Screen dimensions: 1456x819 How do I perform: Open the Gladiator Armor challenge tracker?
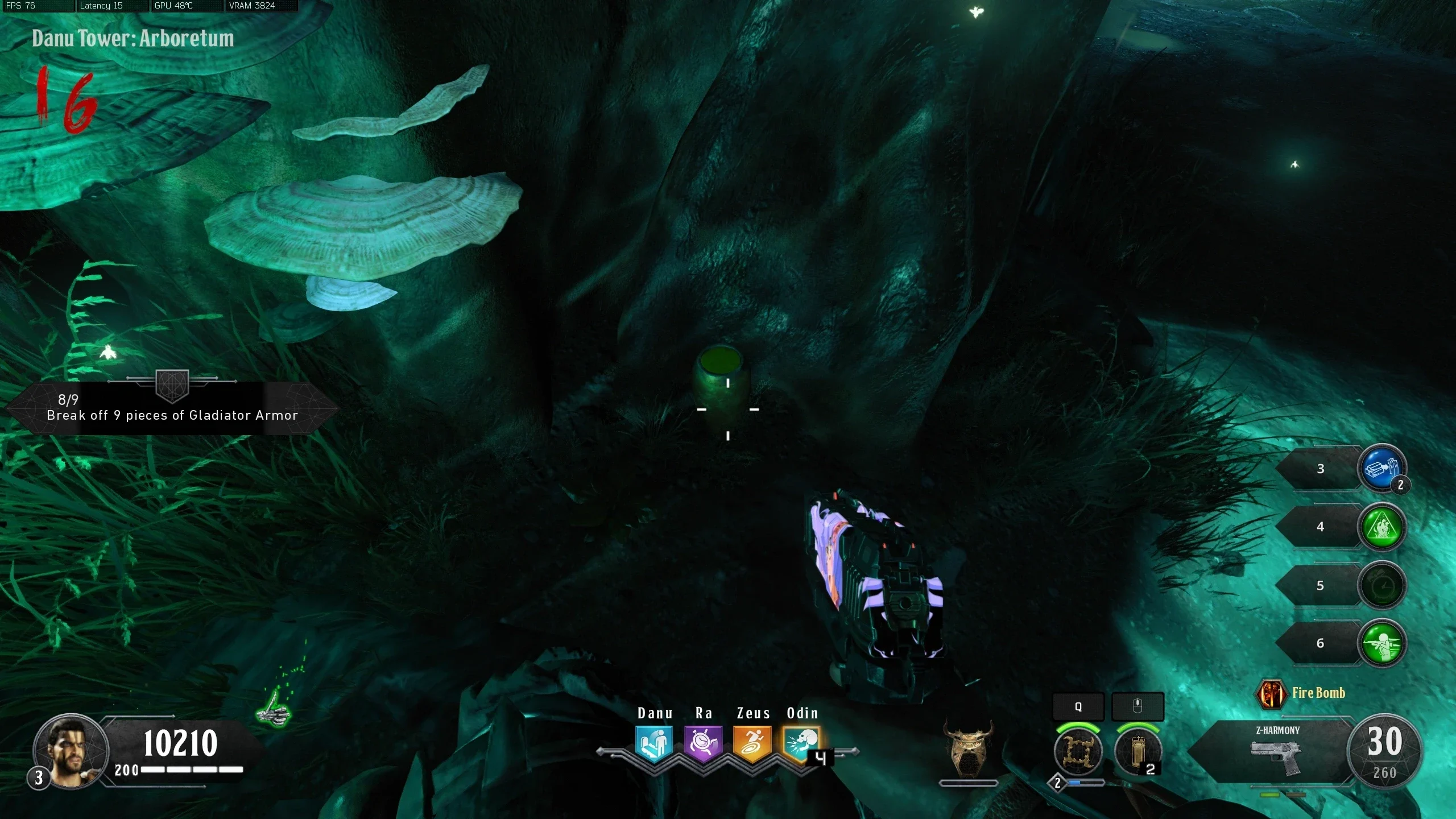point(172,408)
